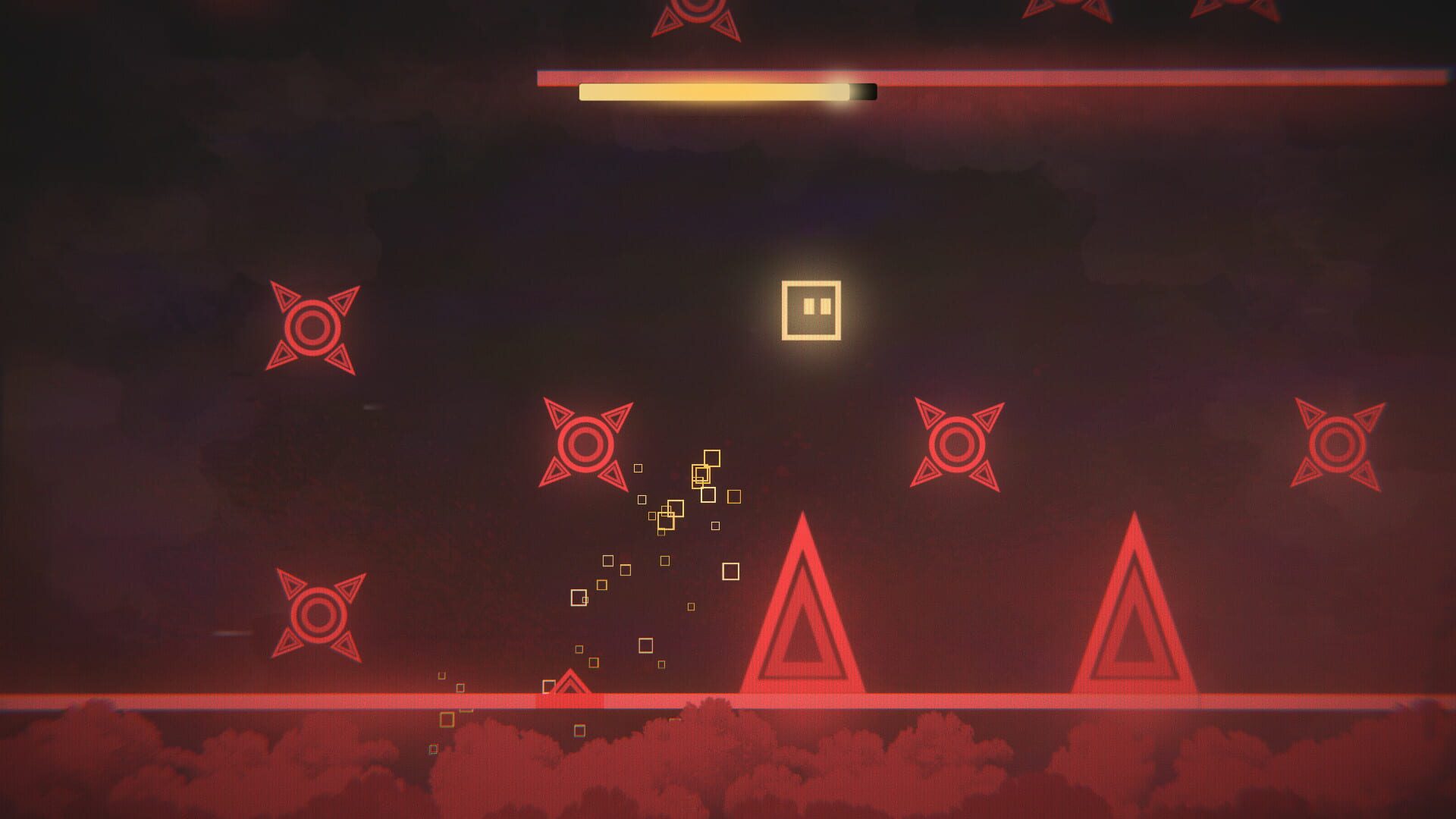Click the dark end segment of the progress bar
Viewport: 1456px width, 819px height.
point(863,91)
